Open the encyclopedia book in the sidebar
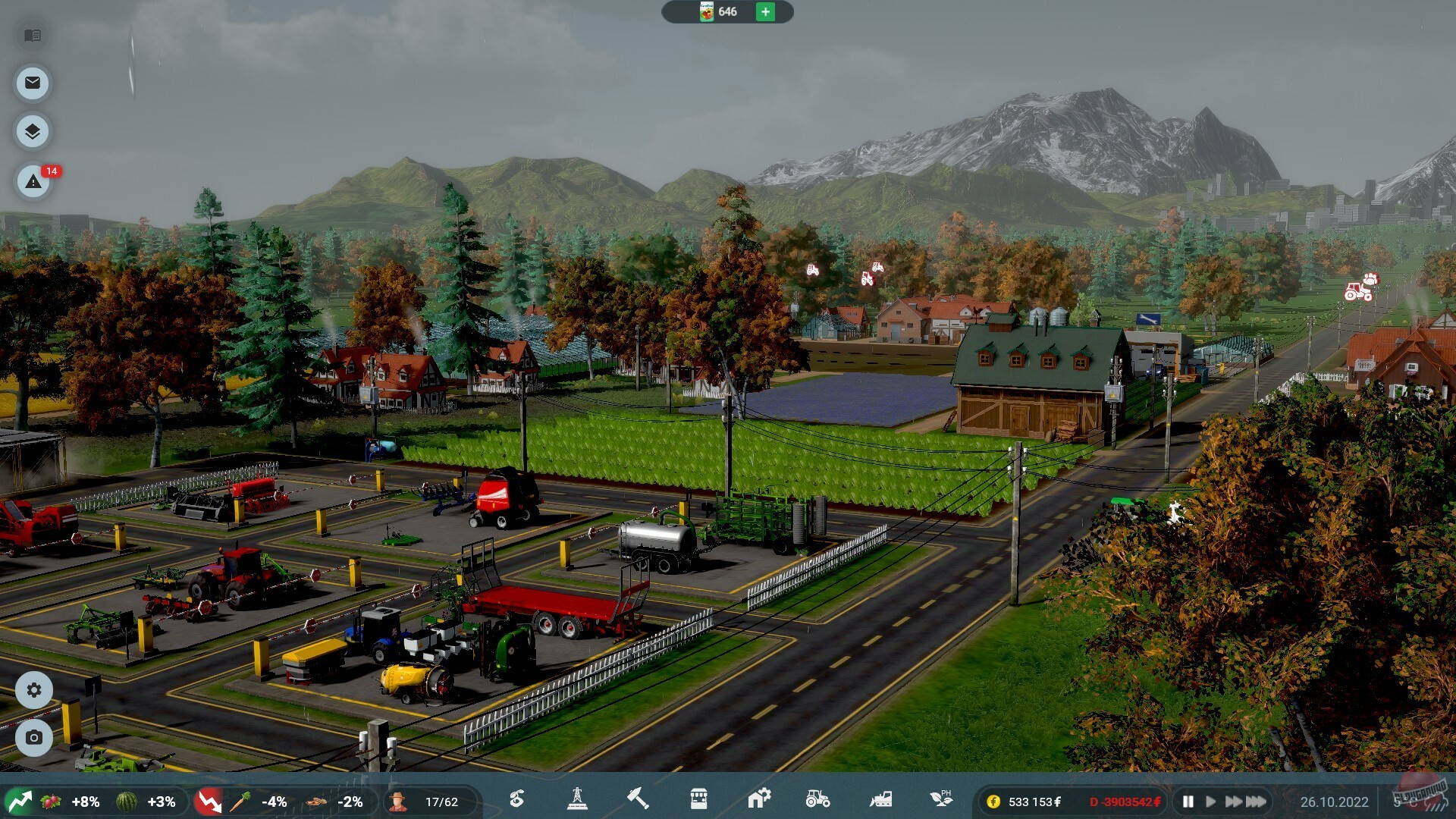 (x=32, y=36)
